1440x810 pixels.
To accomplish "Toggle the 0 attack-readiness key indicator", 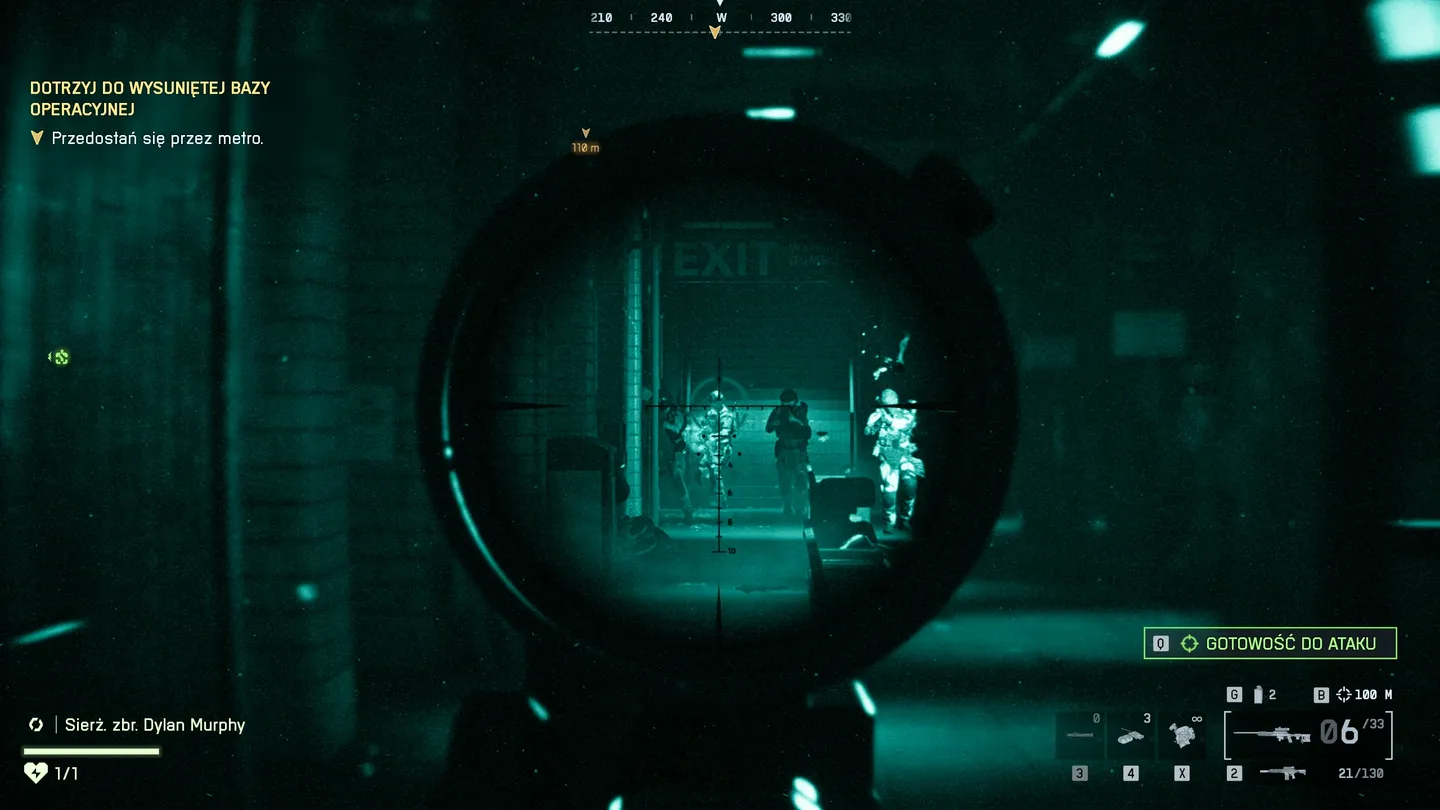I will tap(1160, 644).
